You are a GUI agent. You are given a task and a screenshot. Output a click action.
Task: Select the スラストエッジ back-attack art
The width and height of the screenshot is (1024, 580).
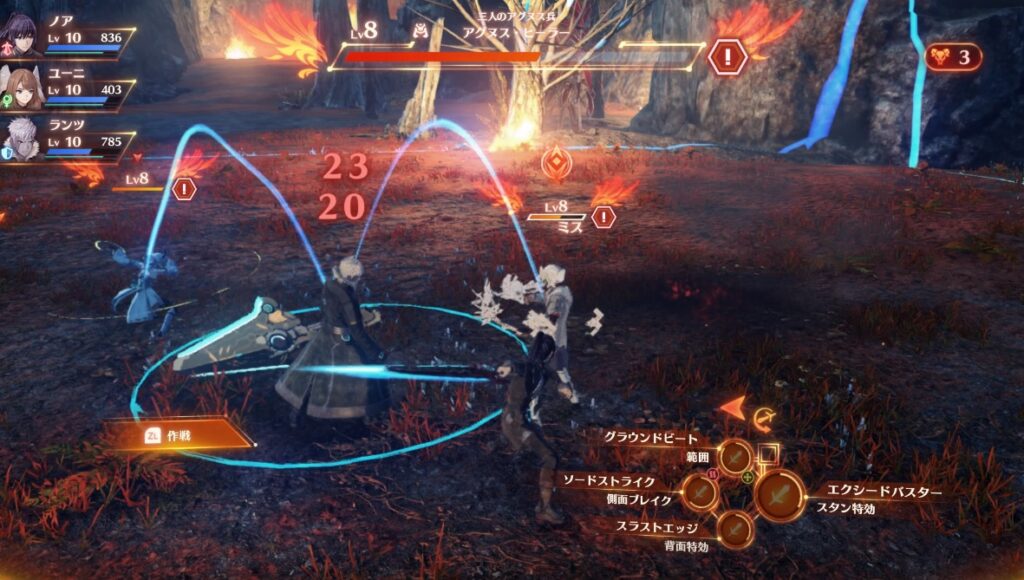pyautogui.click(x=736, y=528)
